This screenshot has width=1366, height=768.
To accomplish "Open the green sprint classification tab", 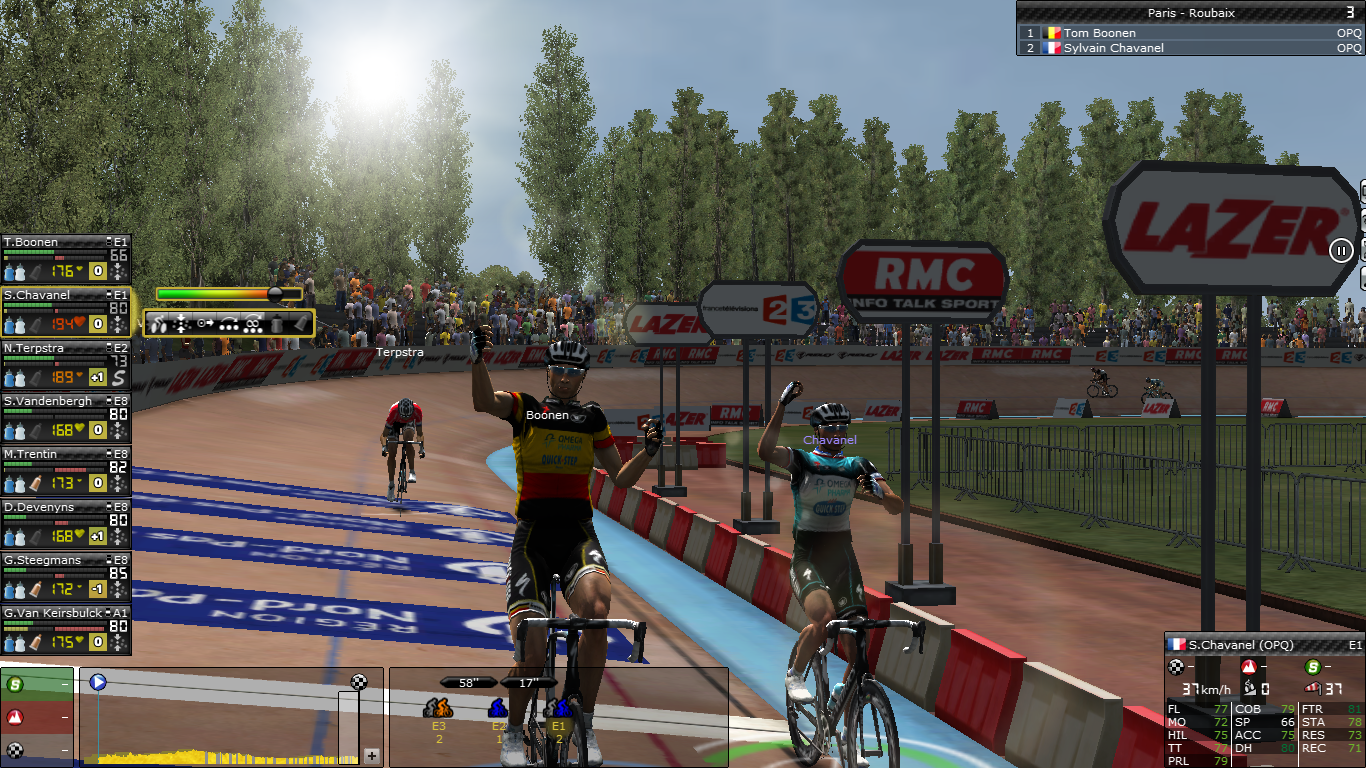I will (x=36, y=685).
